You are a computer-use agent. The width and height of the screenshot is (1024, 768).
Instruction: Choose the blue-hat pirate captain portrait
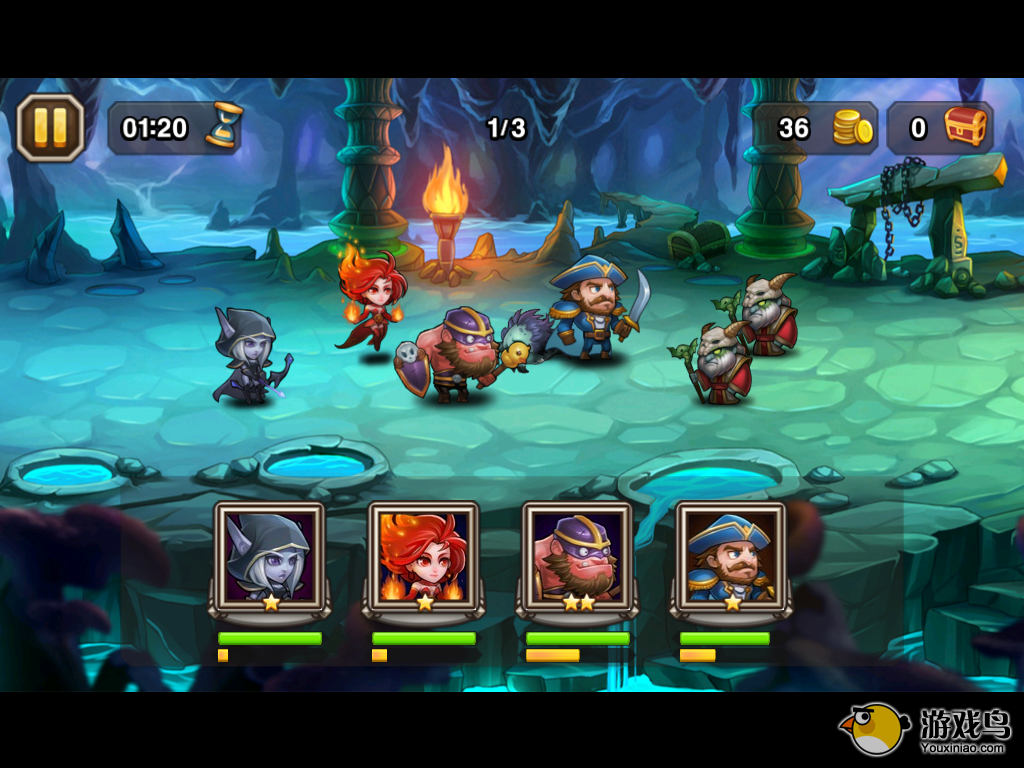coord(731,557)
